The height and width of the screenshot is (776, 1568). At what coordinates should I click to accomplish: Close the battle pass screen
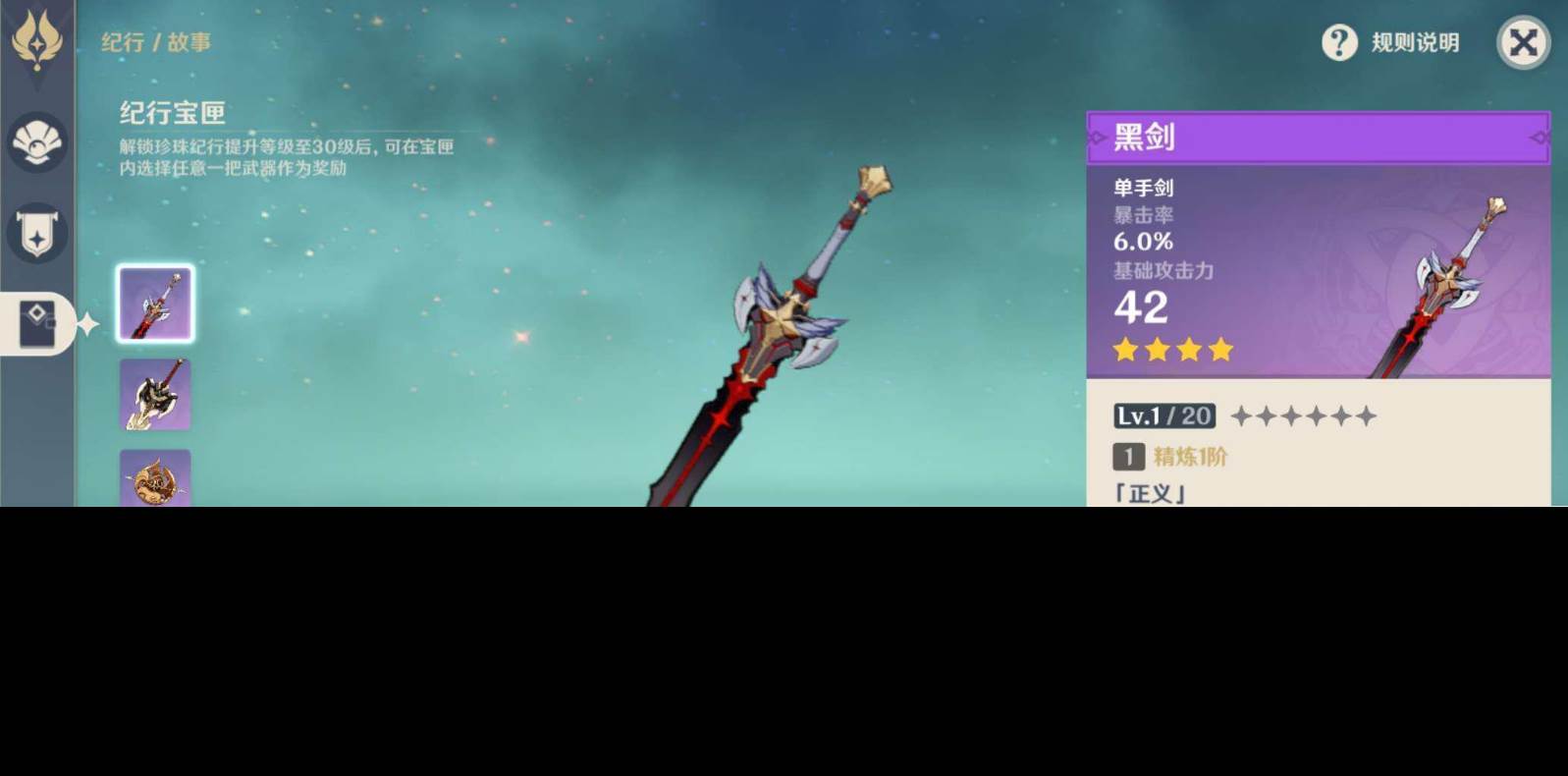pos(1523,42)
